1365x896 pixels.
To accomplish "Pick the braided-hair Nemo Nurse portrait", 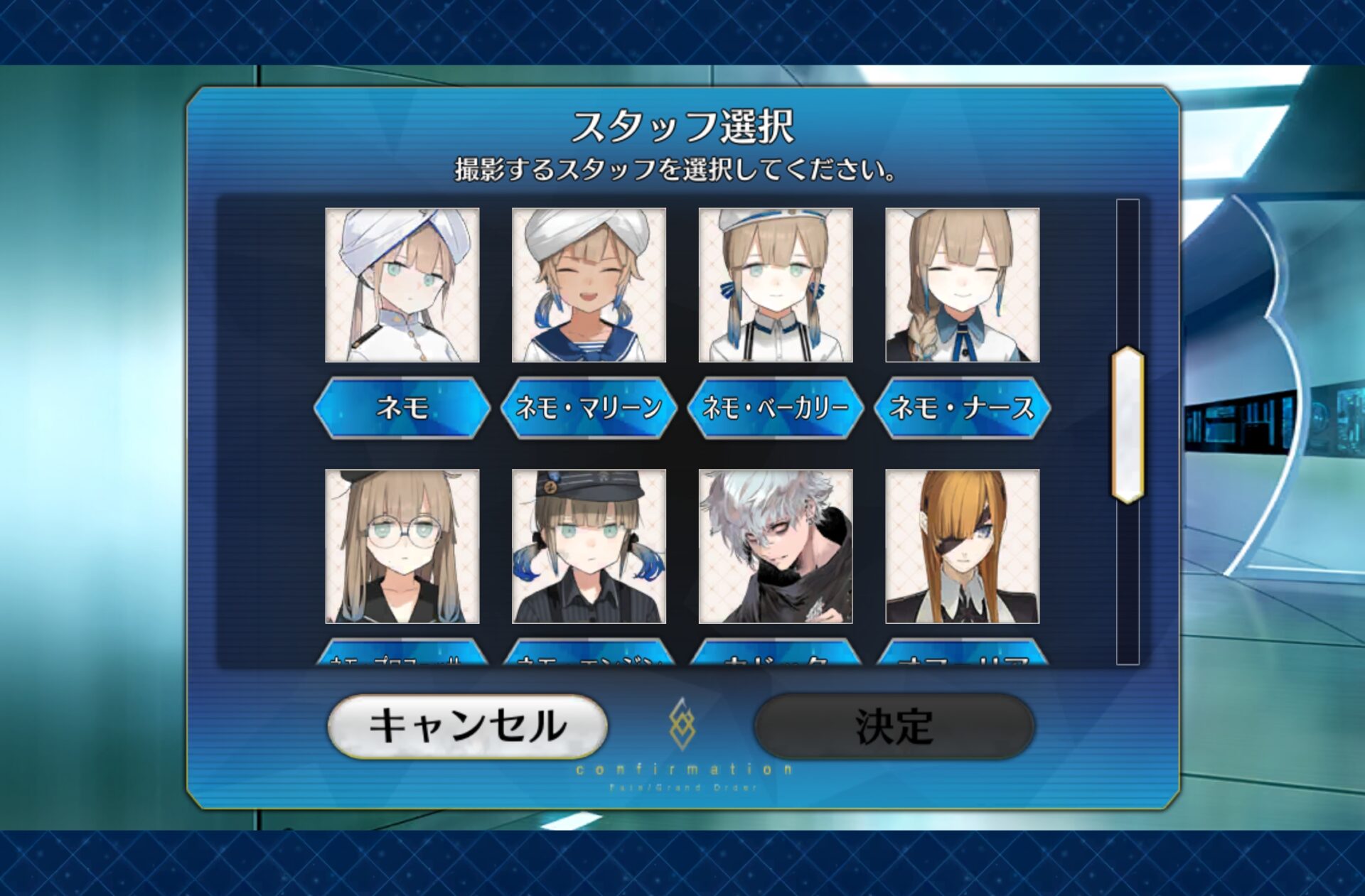I will click(x=962, y=285).
